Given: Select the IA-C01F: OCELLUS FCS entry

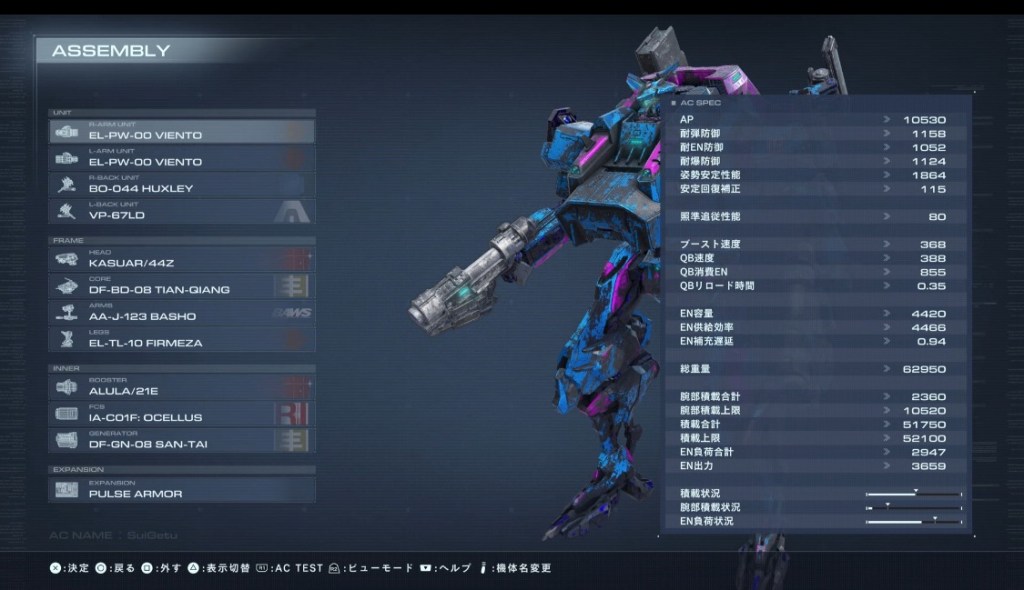Looking at the screenshot, I should coord(181,414).
